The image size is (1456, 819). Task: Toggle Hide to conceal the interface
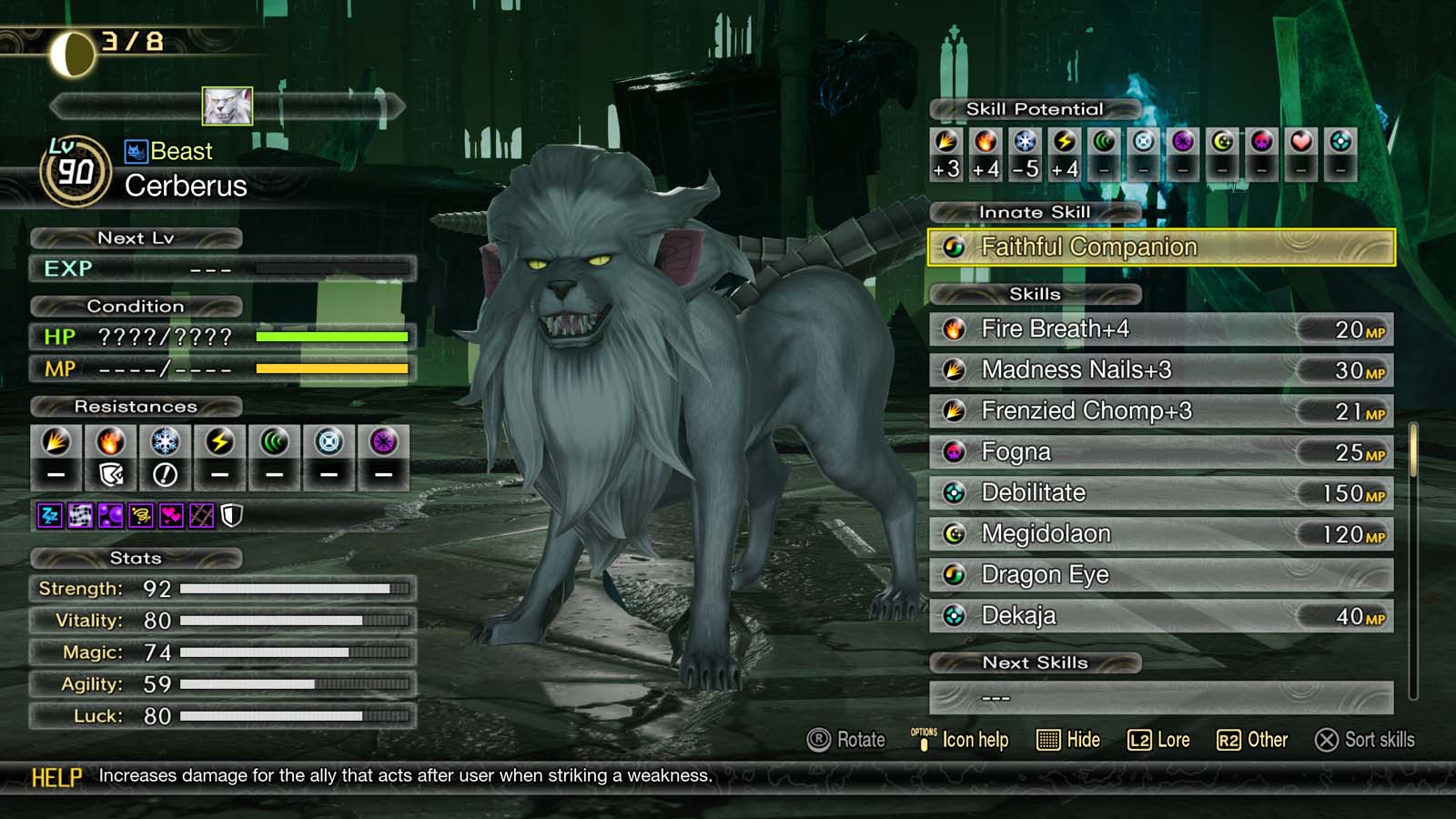(x=1069, y=740)
